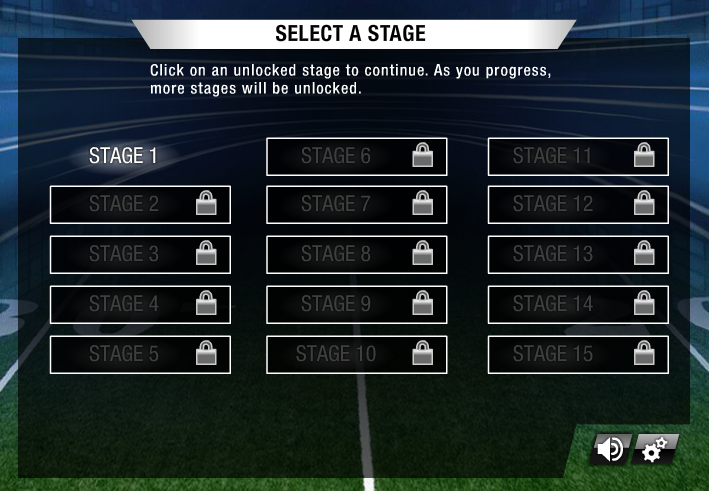Select the unlocked Stage 1
The image size is (709, 491).
pyautogui.click(x=124, y=156)
